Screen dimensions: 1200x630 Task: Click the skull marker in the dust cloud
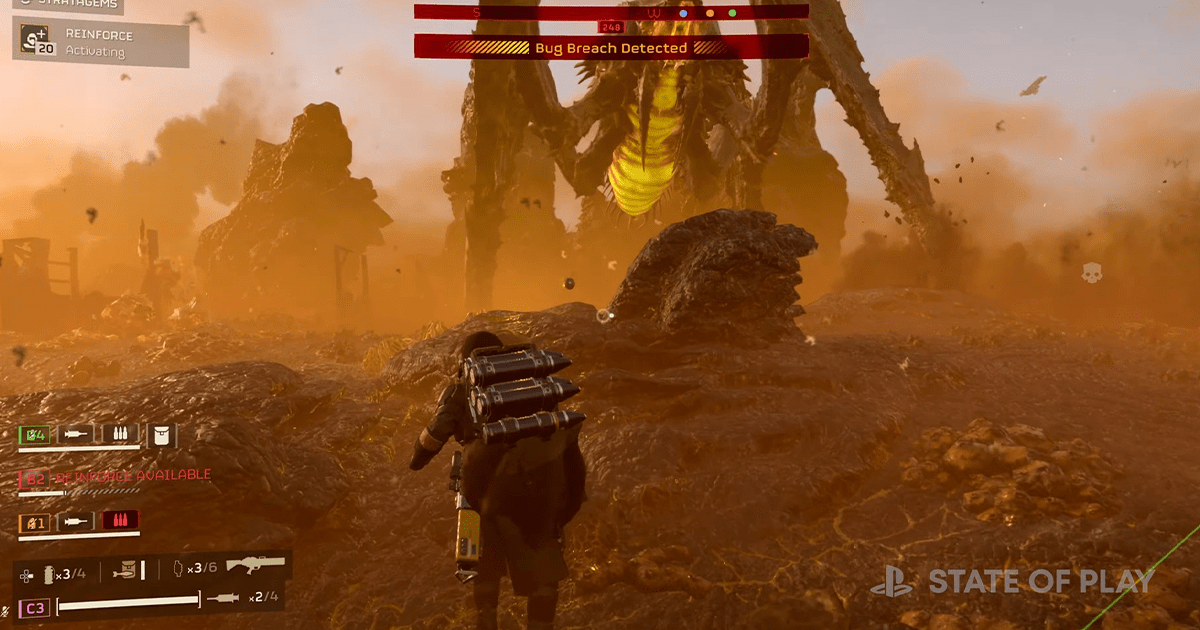[1092, 271]
